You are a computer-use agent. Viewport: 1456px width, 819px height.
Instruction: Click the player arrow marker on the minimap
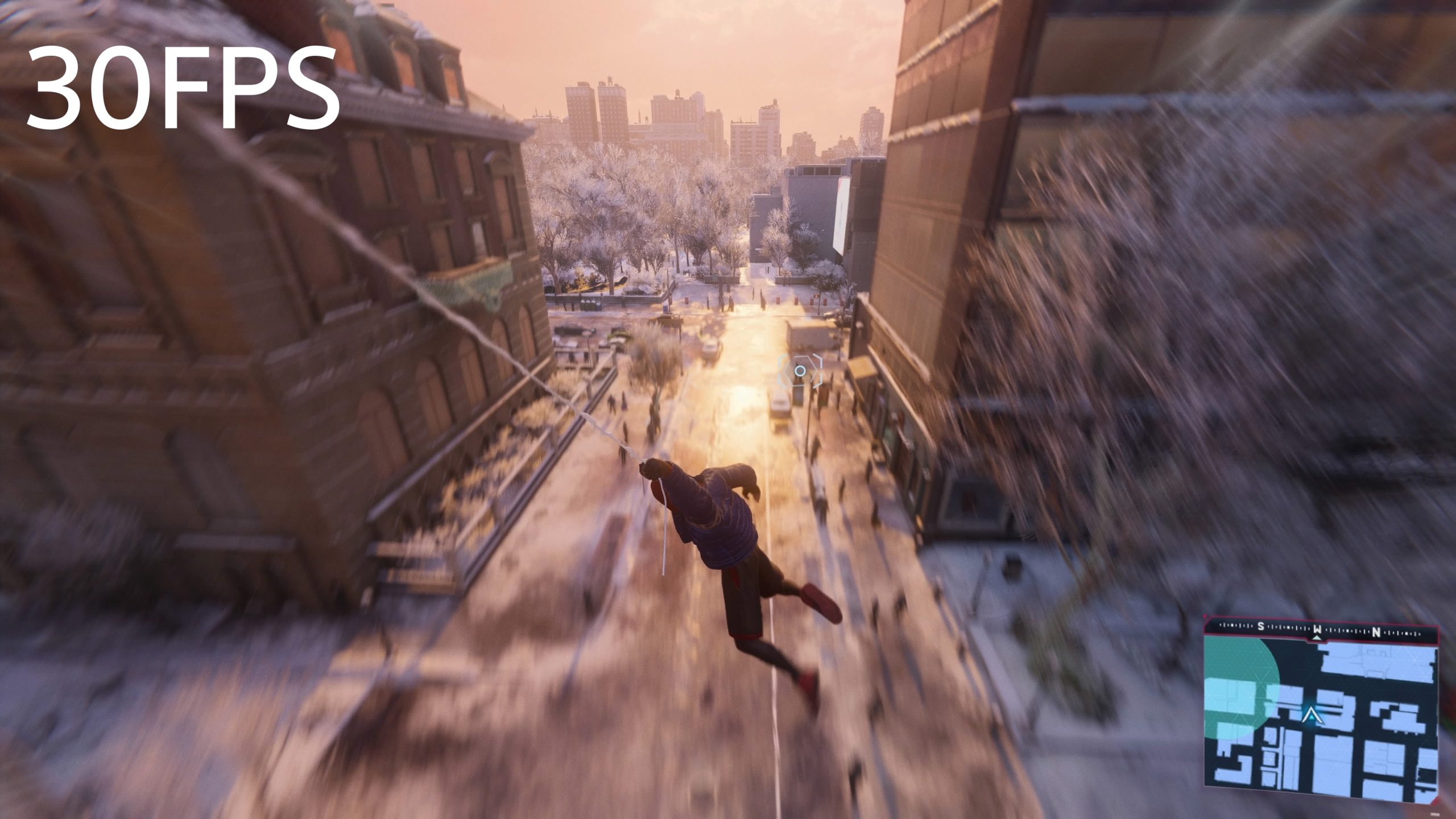click(x=1310, y=714)
